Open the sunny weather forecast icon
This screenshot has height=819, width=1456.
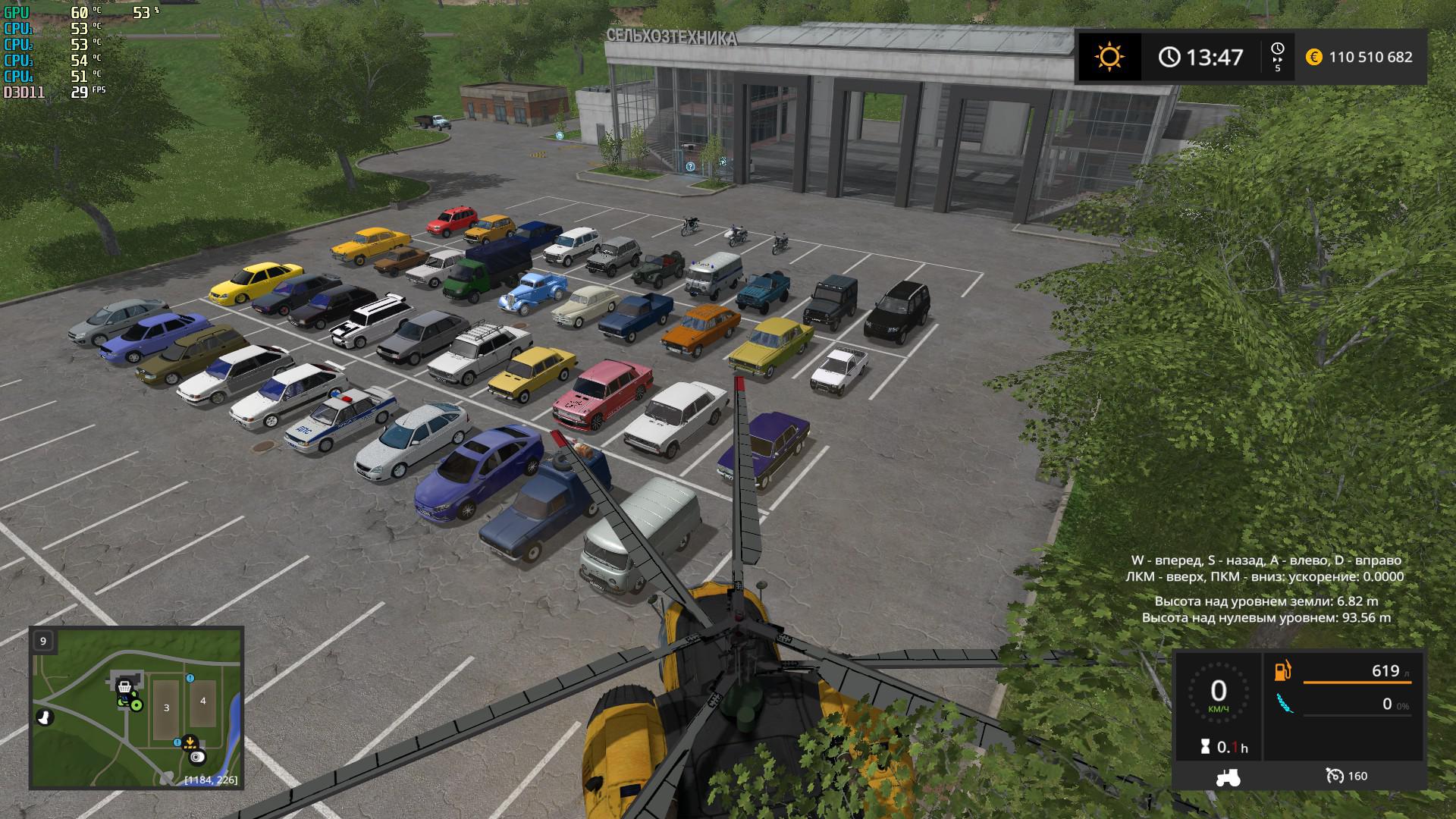(1109, 57)
